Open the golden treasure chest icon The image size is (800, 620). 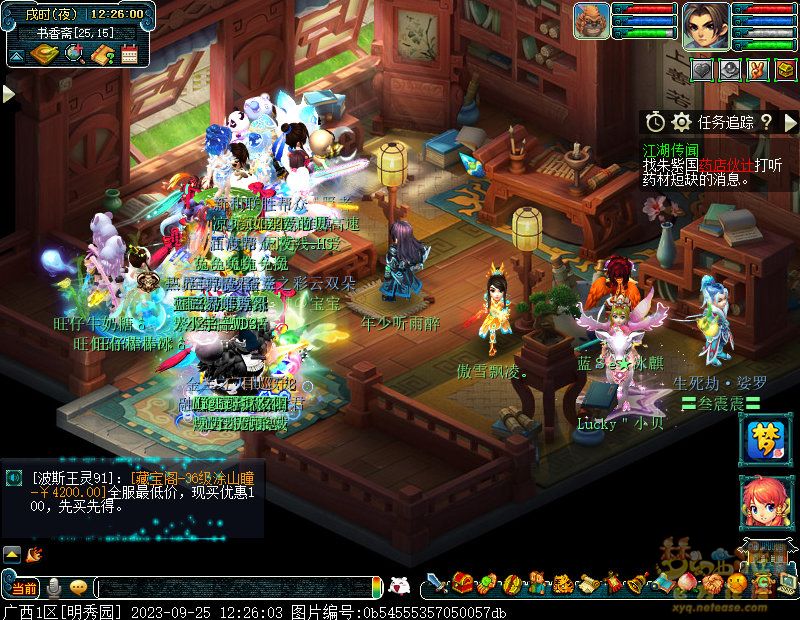785,69
